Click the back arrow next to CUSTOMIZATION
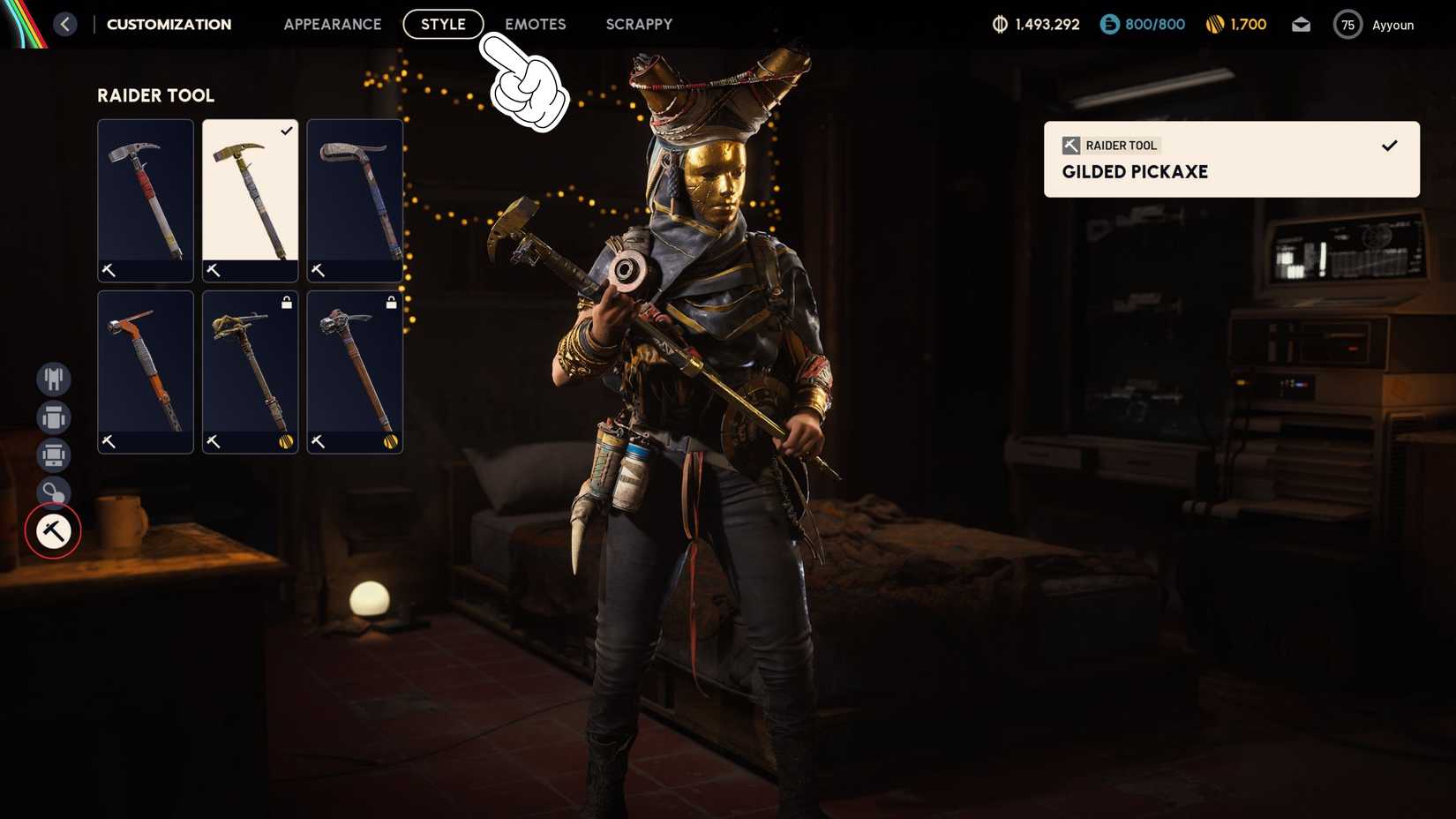 [64, 24]
